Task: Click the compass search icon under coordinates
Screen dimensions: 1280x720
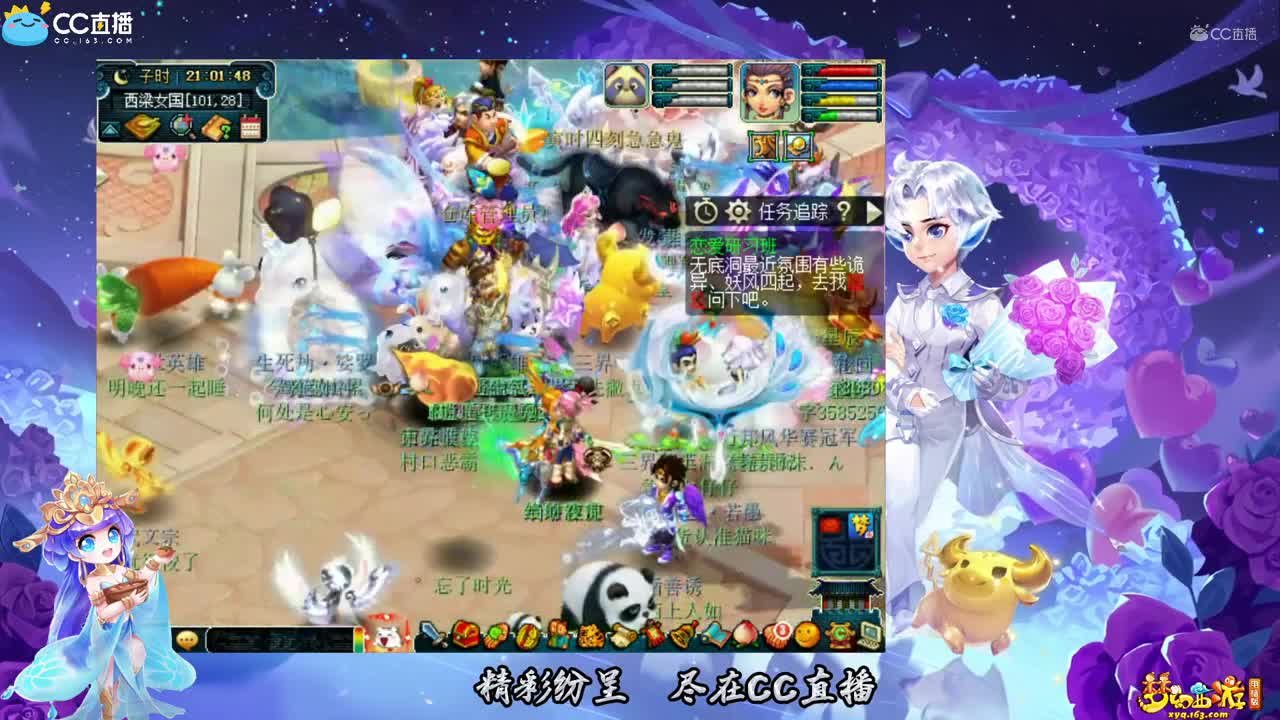Action: pyautogui.click(x=181, y=125)
